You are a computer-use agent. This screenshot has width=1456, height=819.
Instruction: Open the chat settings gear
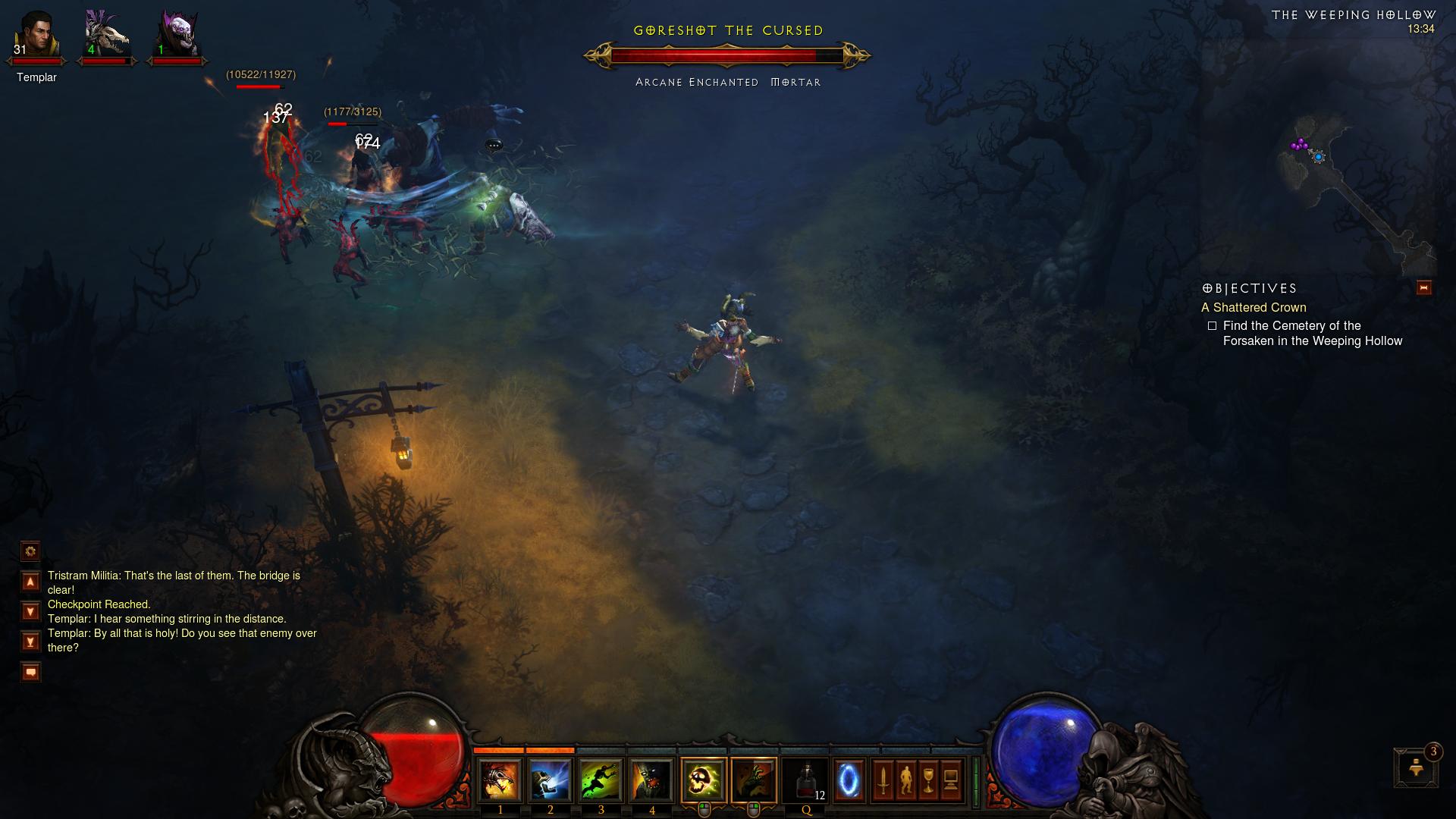[x=30, y=551]
